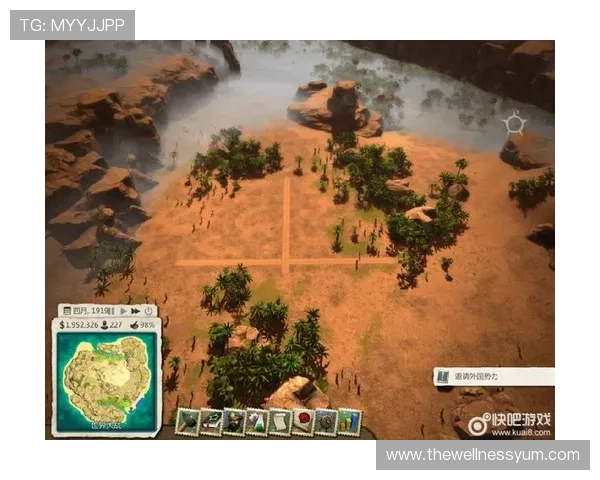Image resolution: width=600 pixels, height=480 pixels.
Task: Show the bar chart almanac statistics
Action: pos(349,421)
